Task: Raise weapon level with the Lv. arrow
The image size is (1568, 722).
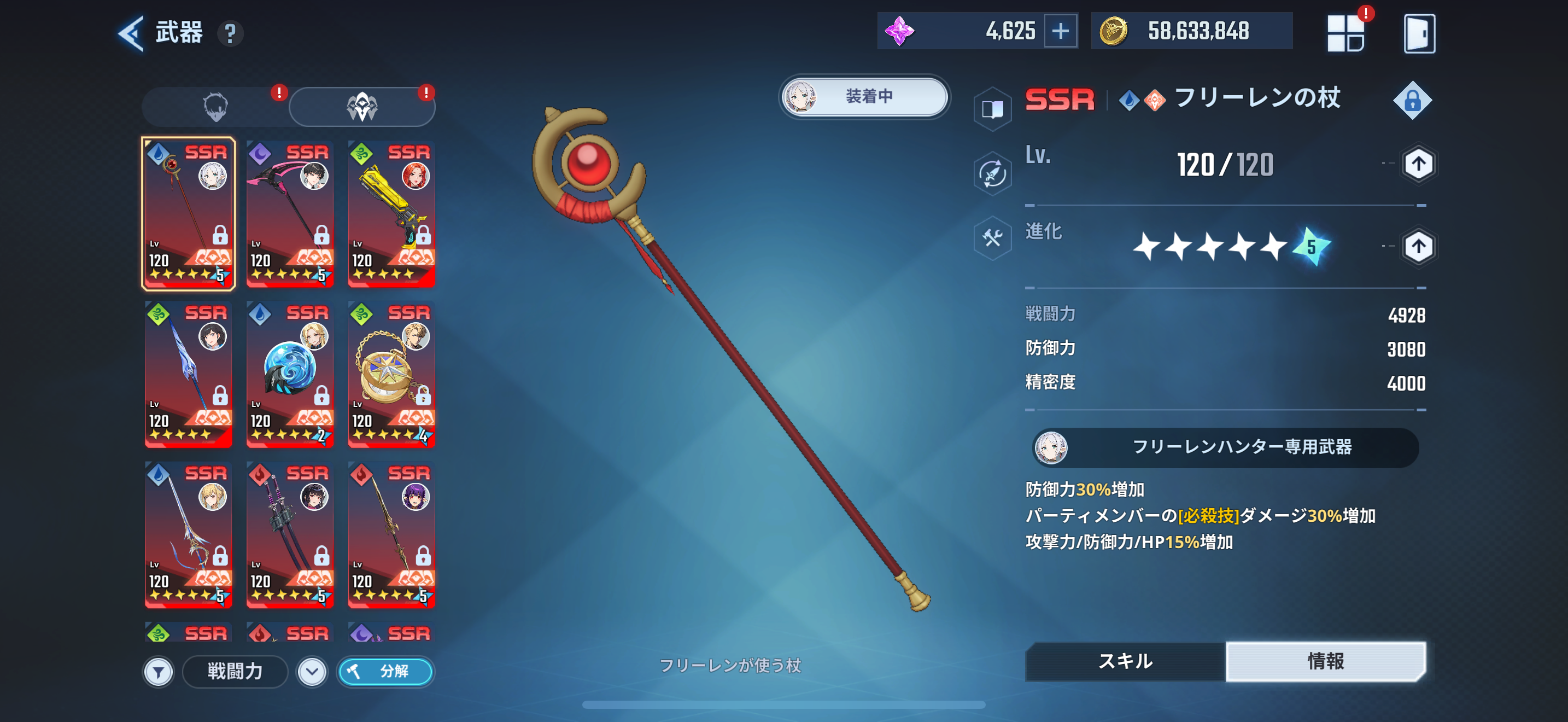Action: click(x=1418, y=164)
